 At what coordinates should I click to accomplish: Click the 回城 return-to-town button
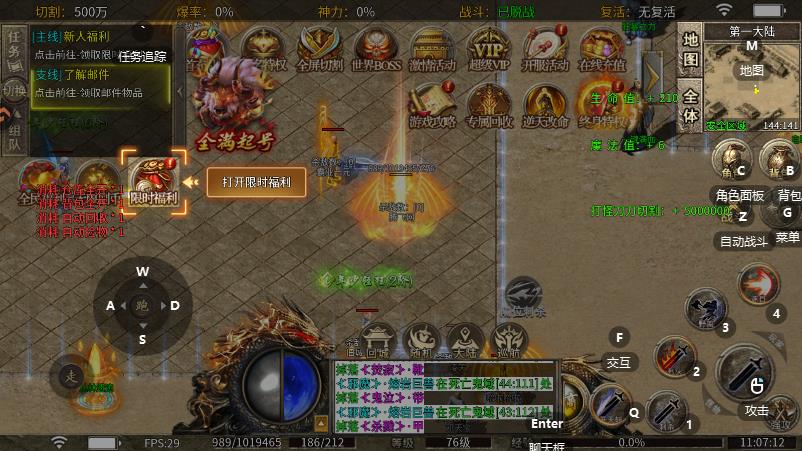(378, 338)
